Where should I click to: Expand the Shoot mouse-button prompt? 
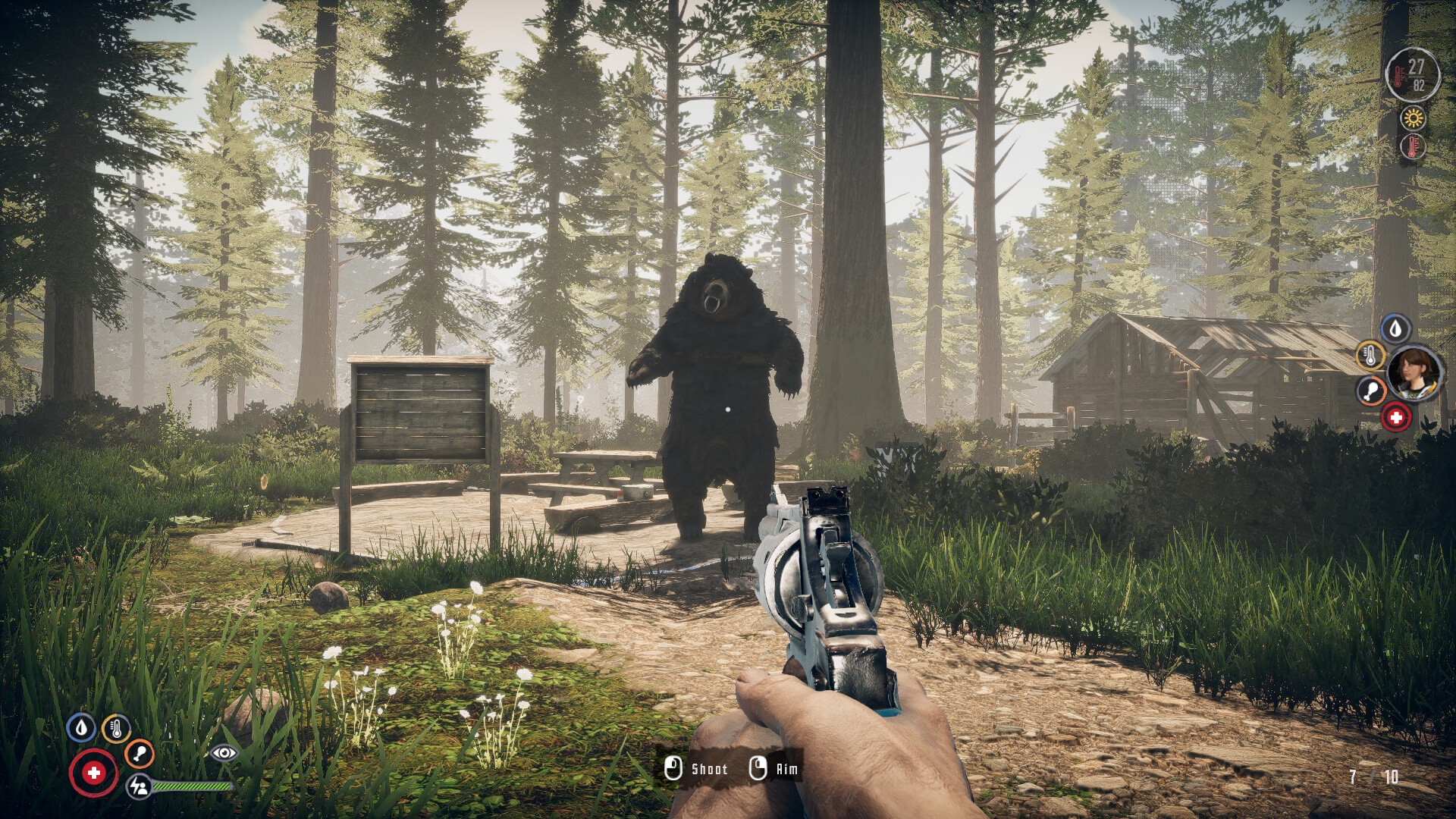pyautogui.click(x=673, y=768)
